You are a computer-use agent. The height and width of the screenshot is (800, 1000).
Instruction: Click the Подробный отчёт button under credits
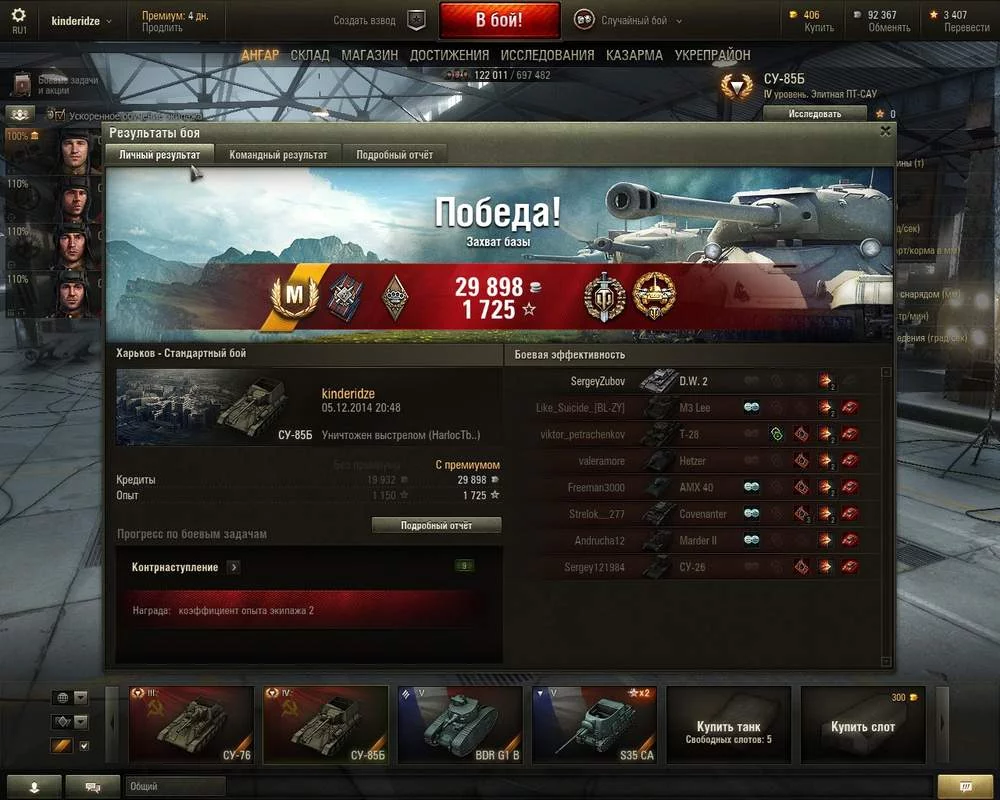pos(436,525)
